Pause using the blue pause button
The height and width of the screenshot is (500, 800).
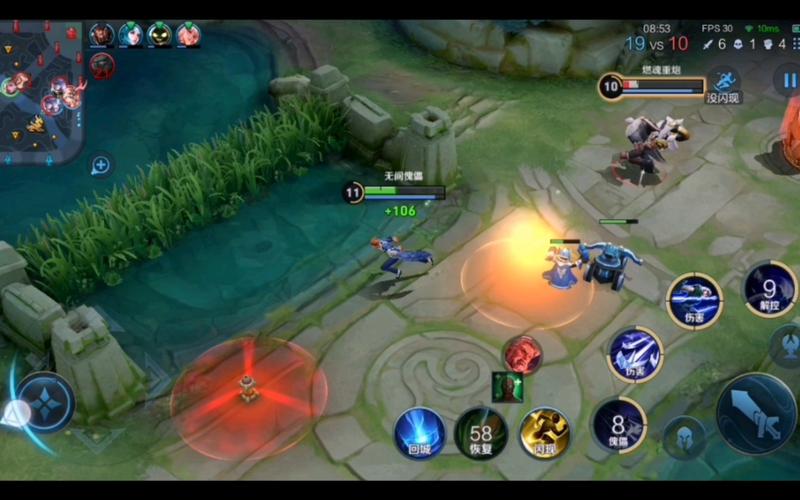(787, 80)
